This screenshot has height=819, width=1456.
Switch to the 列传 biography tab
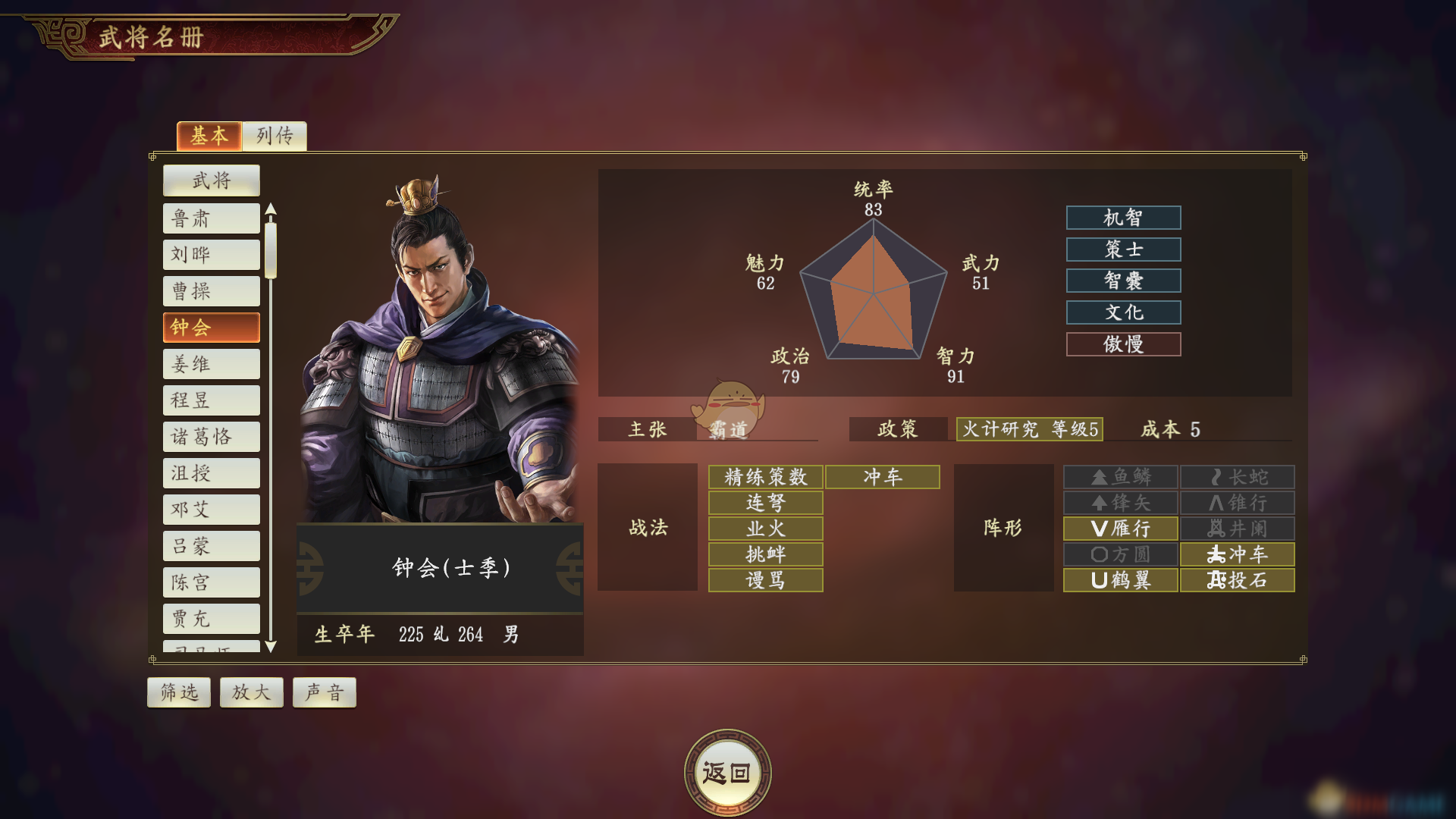(x=274, y=136)
